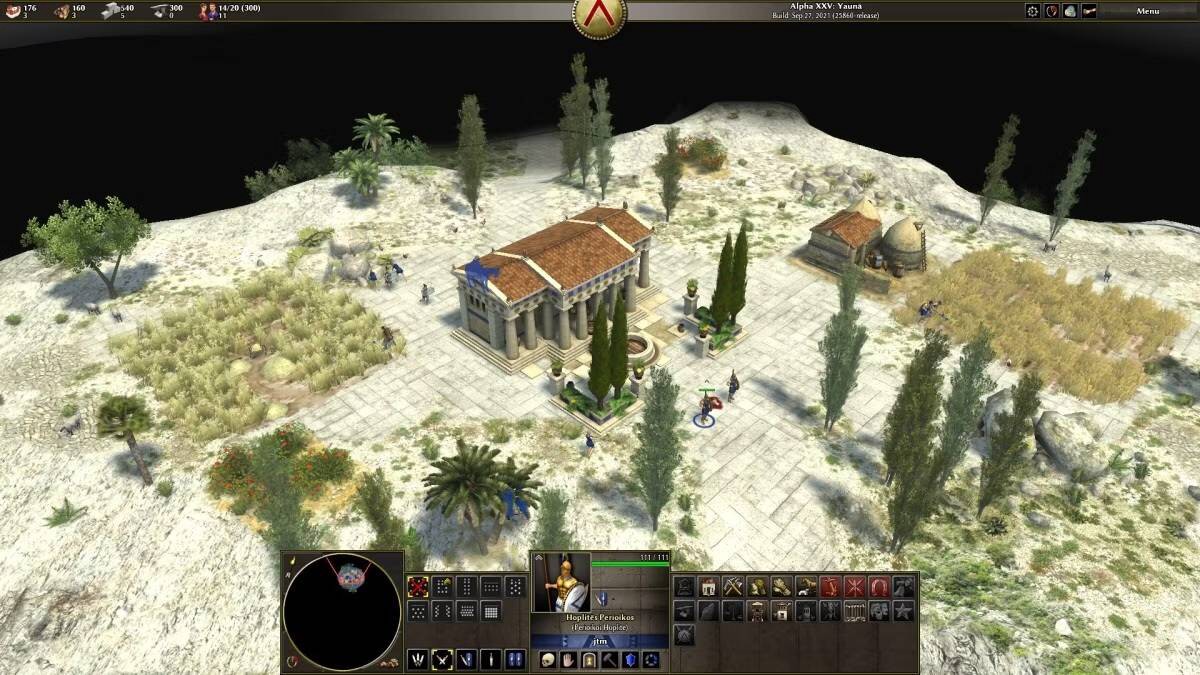Click the skull delete unit command

point(548,660)
